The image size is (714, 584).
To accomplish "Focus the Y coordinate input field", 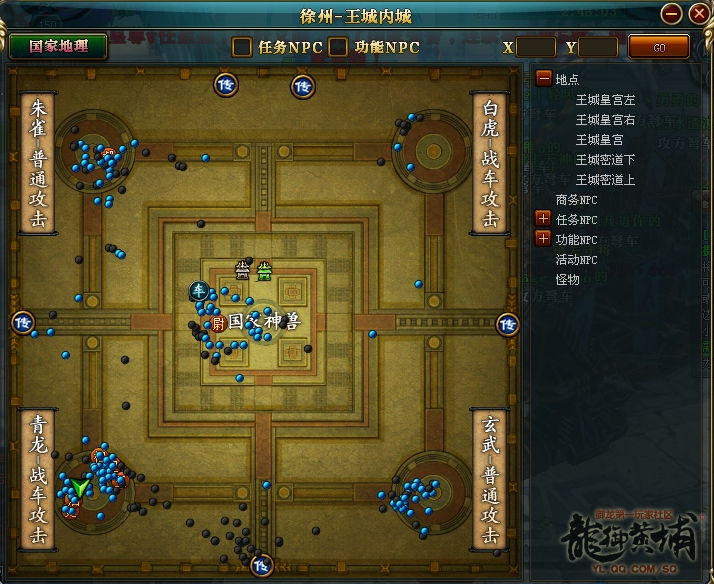I will pos(598,47).
